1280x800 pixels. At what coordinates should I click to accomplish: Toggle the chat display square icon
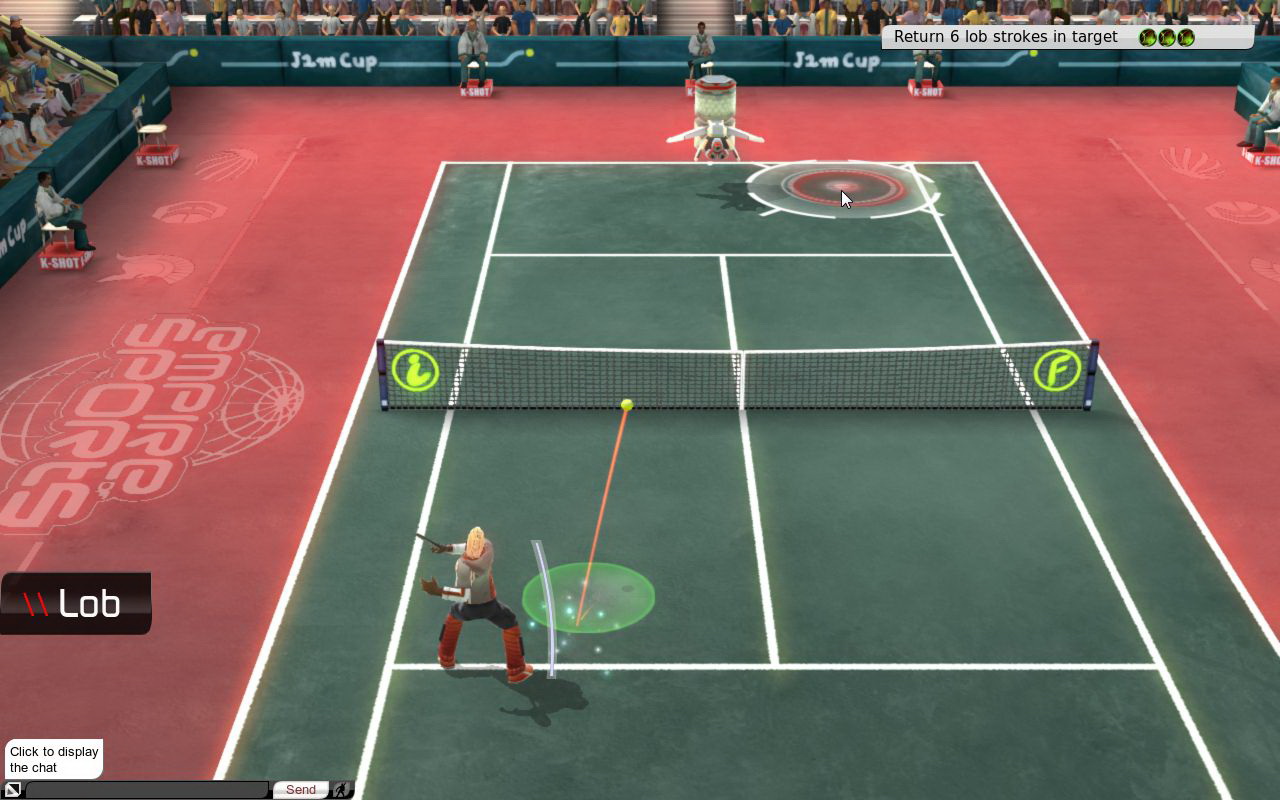click(12, 790)
